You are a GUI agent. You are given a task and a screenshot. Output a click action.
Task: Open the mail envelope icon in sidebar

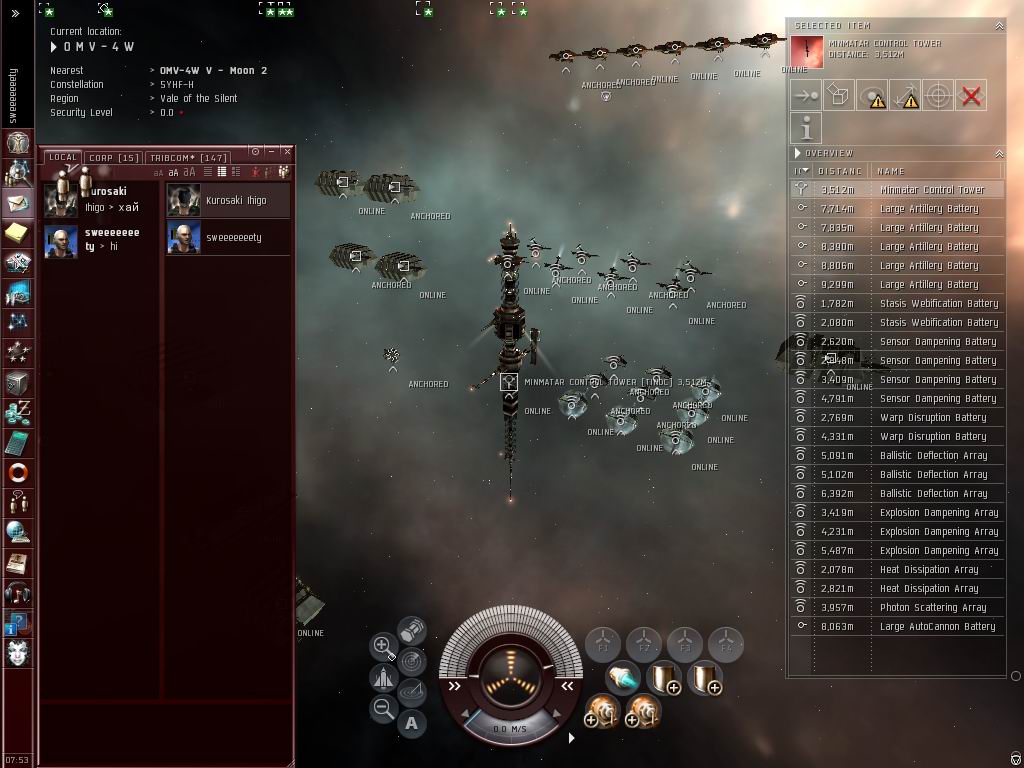(x=18, y=203)
